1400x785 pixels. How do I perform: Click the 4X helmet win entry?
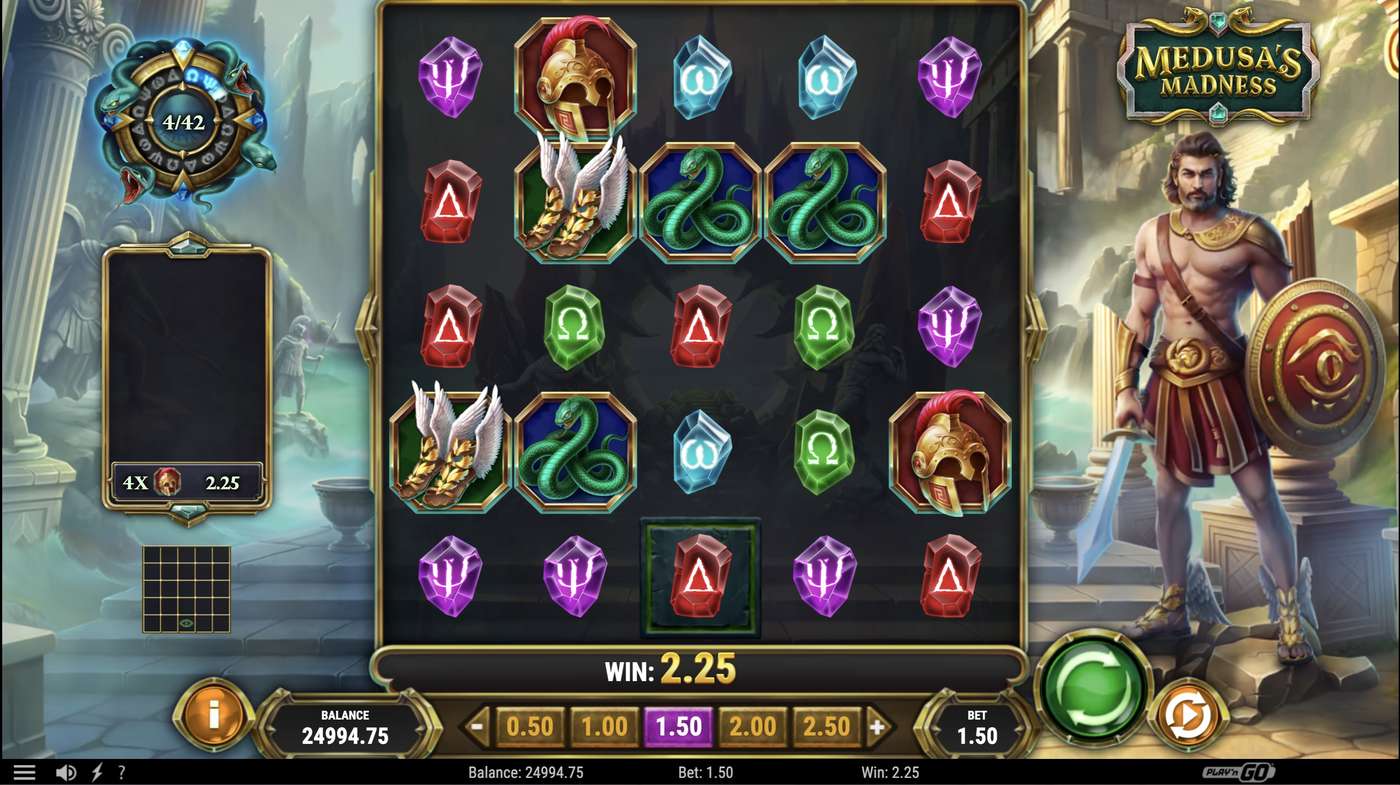181,481
